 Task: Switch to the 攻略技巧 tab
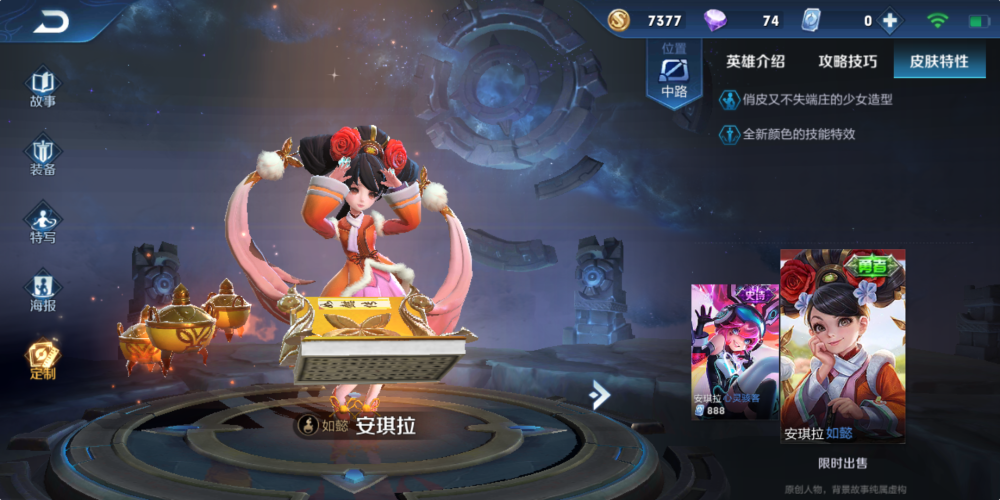(x=847, y=61)
